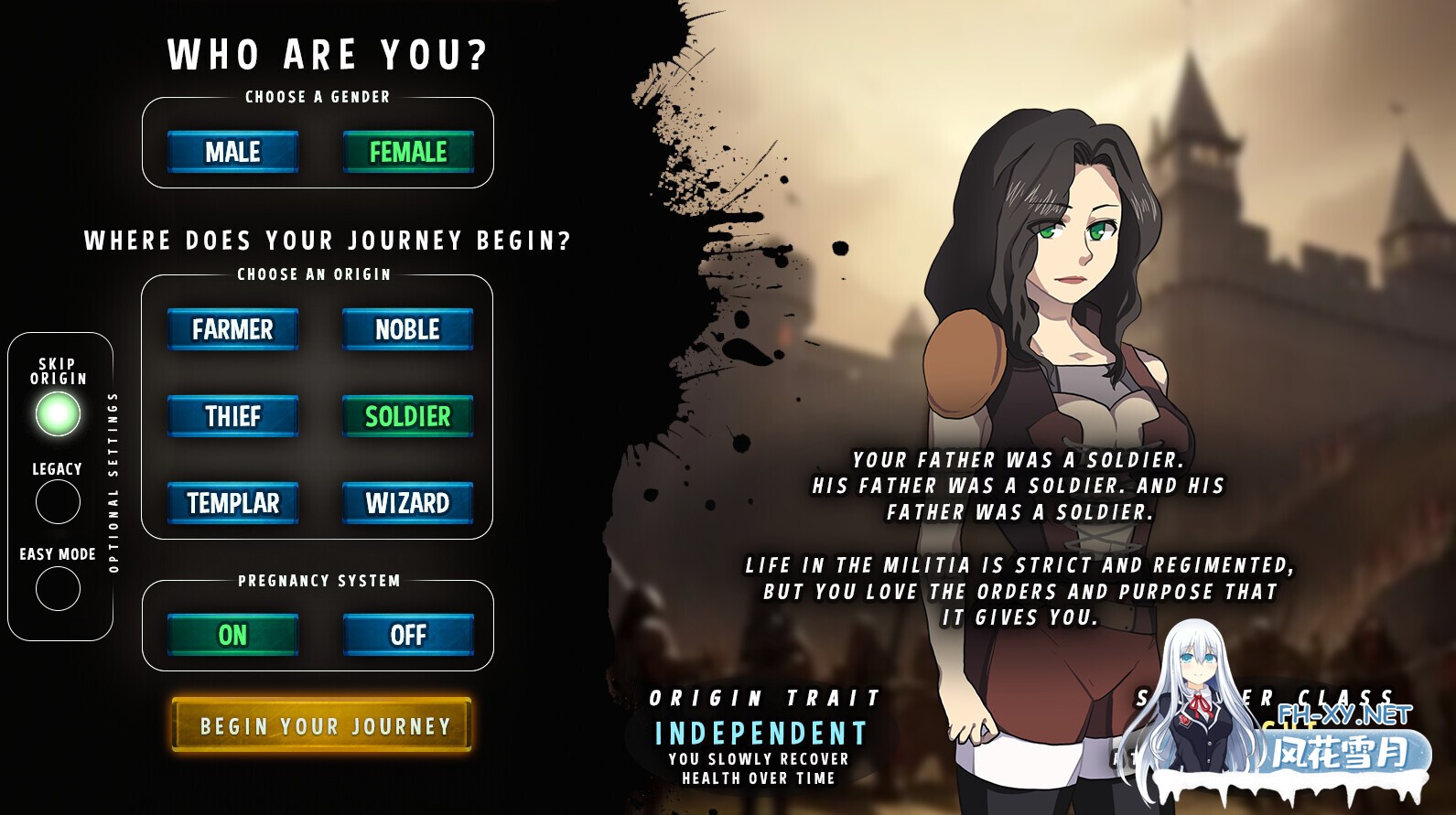Turn the Pregnancy System OFF
The image size is (1456, 815).
tap(406, 634)
